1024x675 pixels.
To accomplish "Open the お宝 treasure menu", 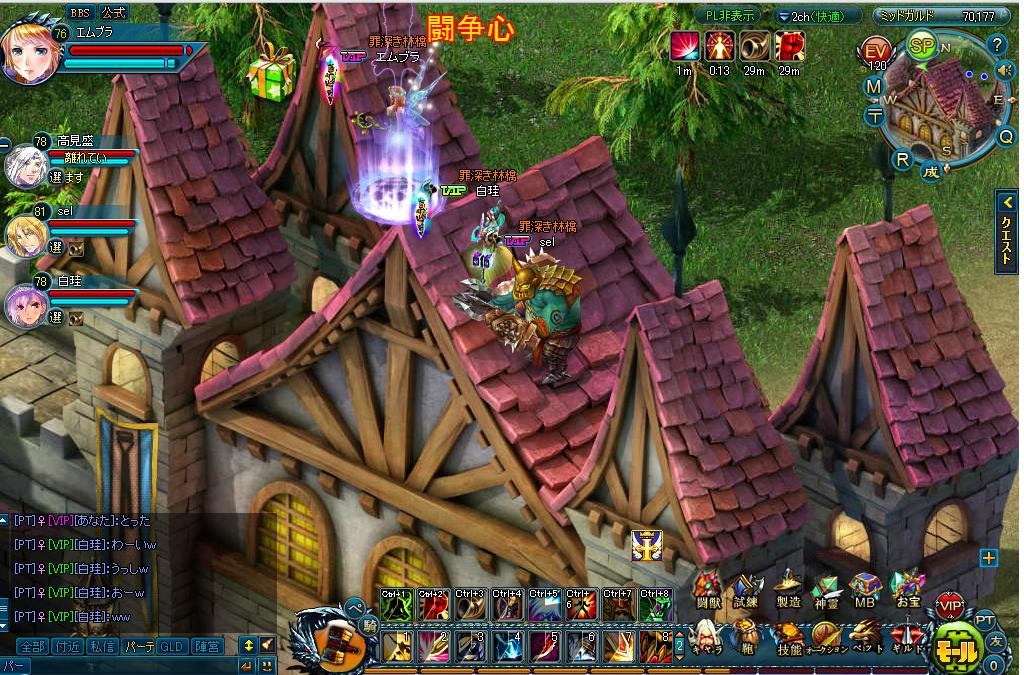I will click(908, 588).
